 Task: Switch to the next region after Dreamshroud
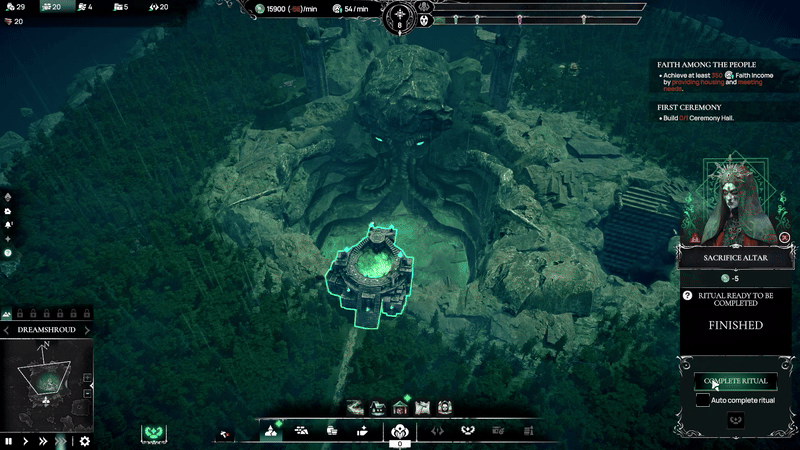(x=87, y=330)
